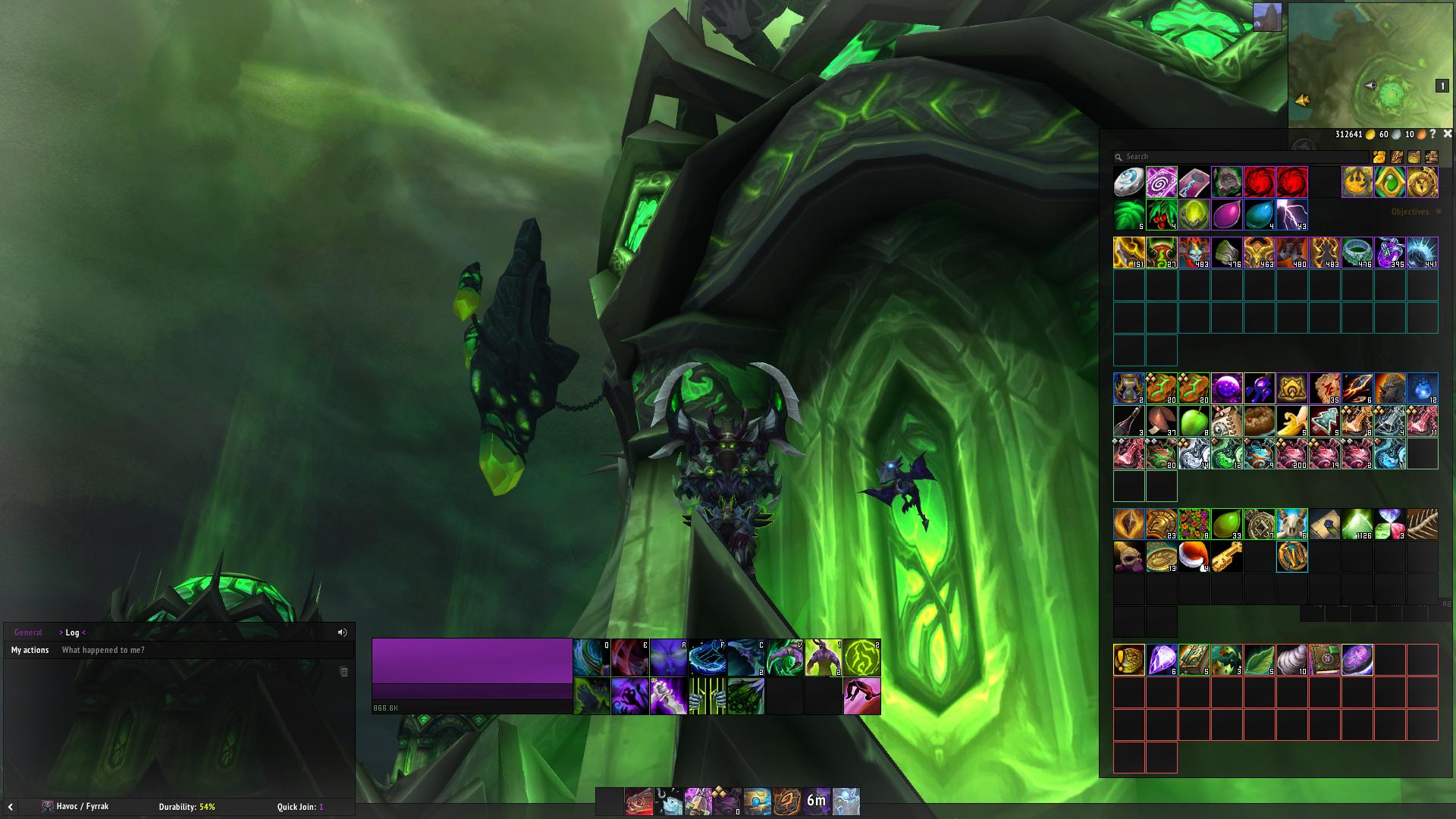Switch to the Log chat tab

coord(71,632)
